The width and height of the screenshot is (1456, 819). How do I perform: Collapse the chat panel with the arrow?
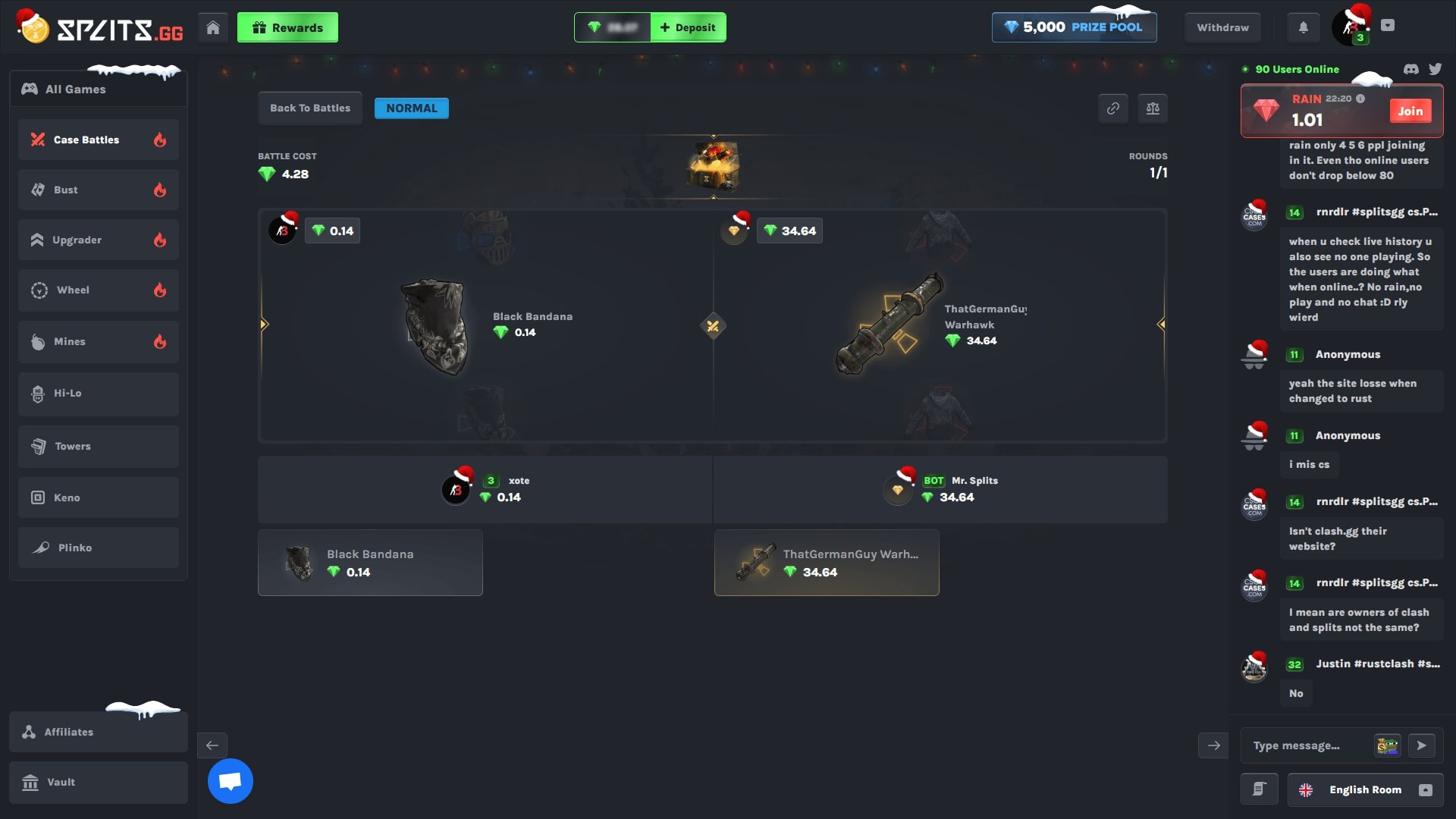coord(1213,745)
